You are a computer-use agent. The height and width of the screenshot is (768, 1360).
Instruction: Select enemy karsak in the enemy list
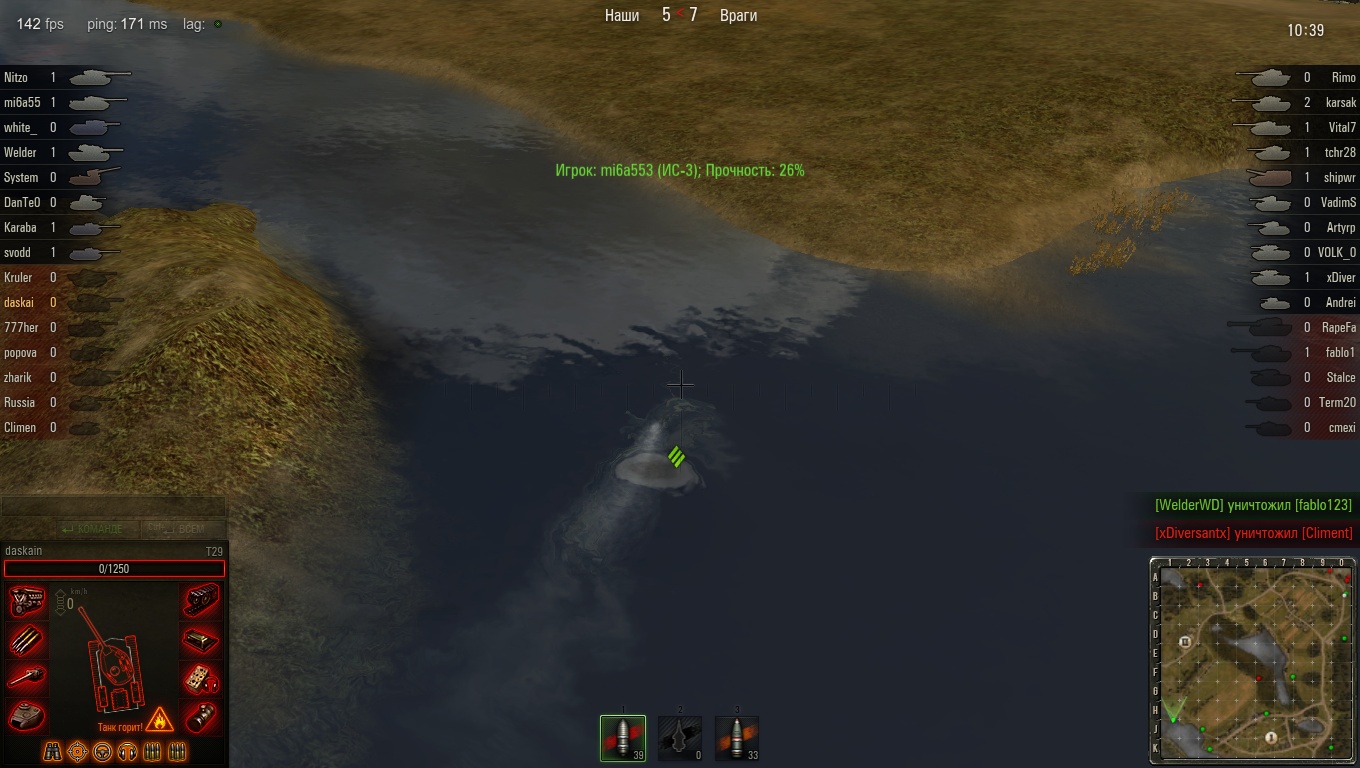pos(1341,102)
